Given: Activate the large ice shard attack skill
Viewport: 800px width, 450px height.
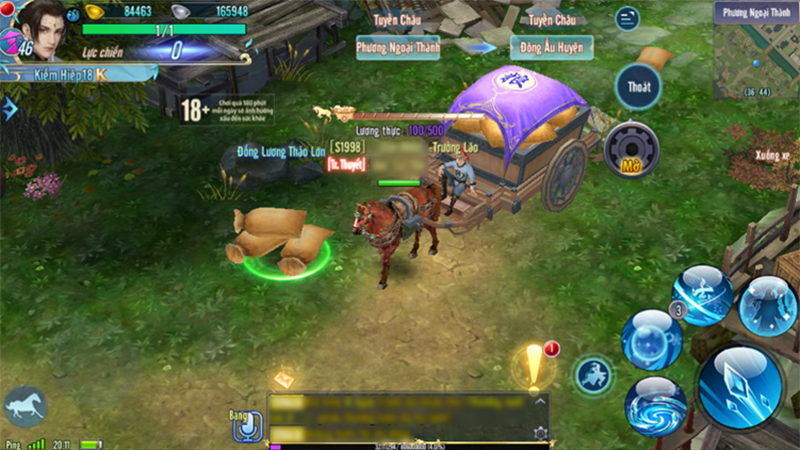Looking at the screenshot, I should pyautogui.click(x=739, y=385).
